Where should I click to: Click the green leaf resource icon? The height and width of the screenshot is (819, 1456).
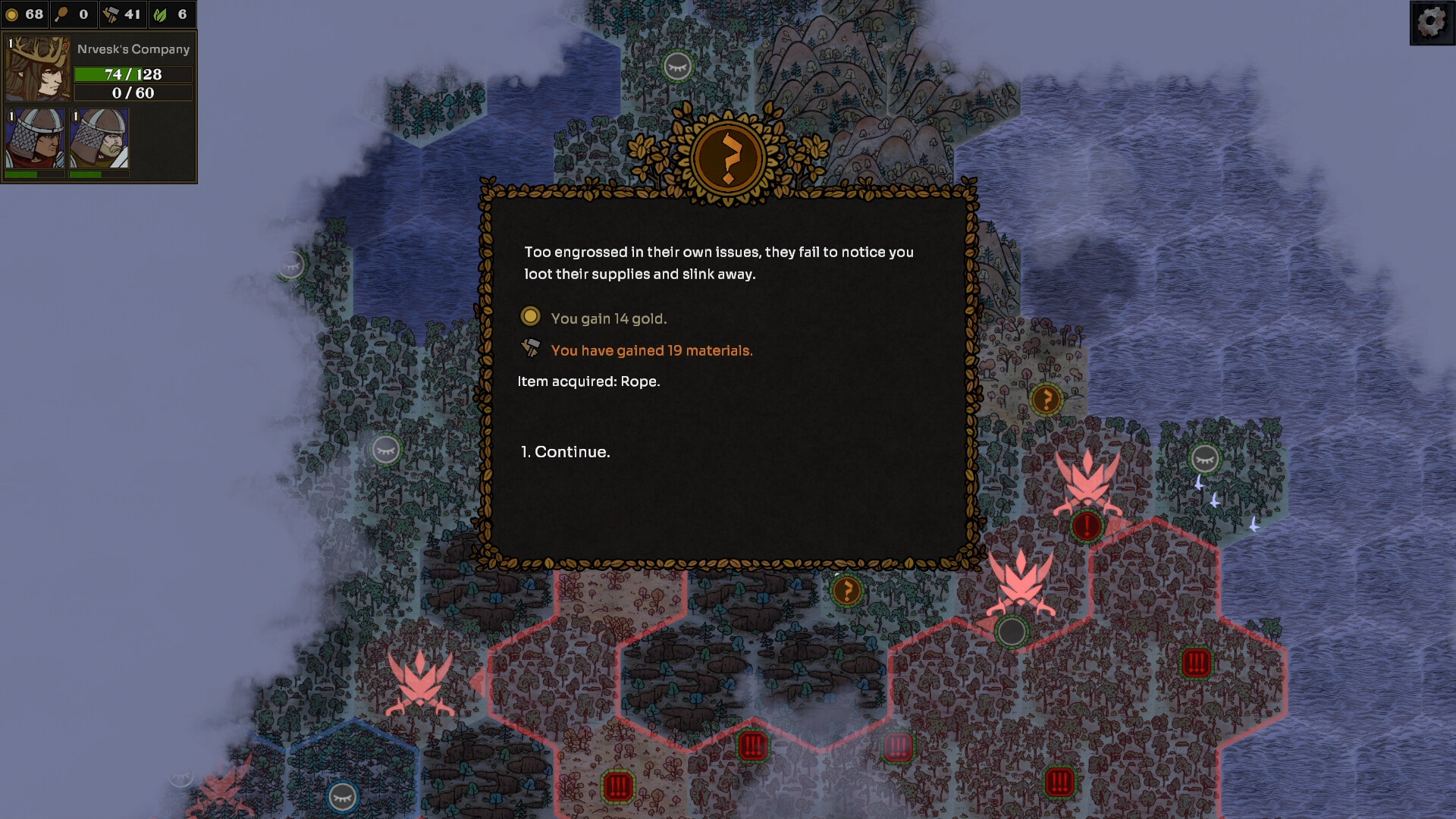[x=160, y=14]
